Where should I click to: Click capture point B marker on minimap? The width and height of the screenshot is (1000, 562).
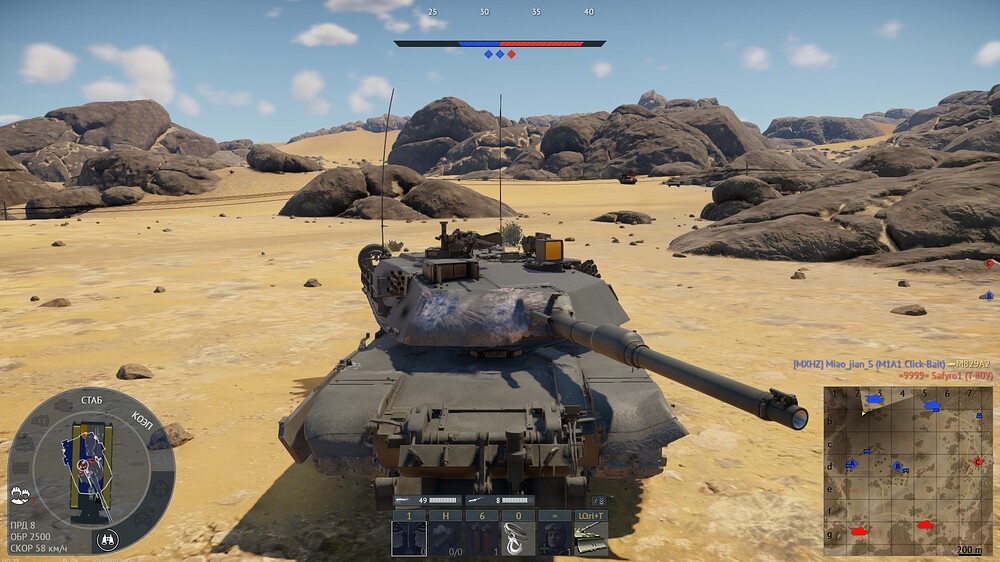[x=898, y=467]
